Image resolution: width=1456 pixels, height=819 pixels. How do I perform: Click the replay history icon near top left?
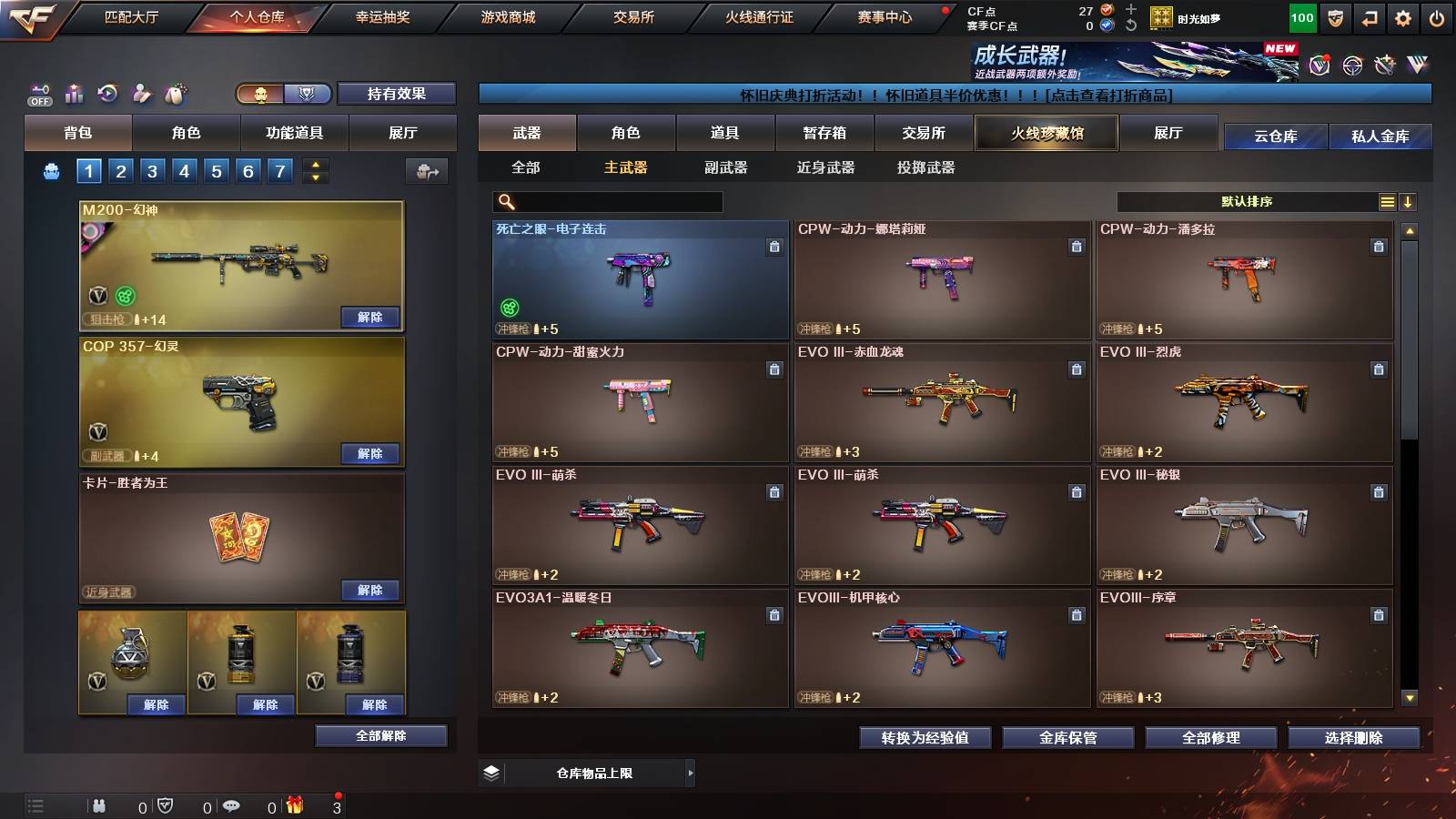pos(108,93)
